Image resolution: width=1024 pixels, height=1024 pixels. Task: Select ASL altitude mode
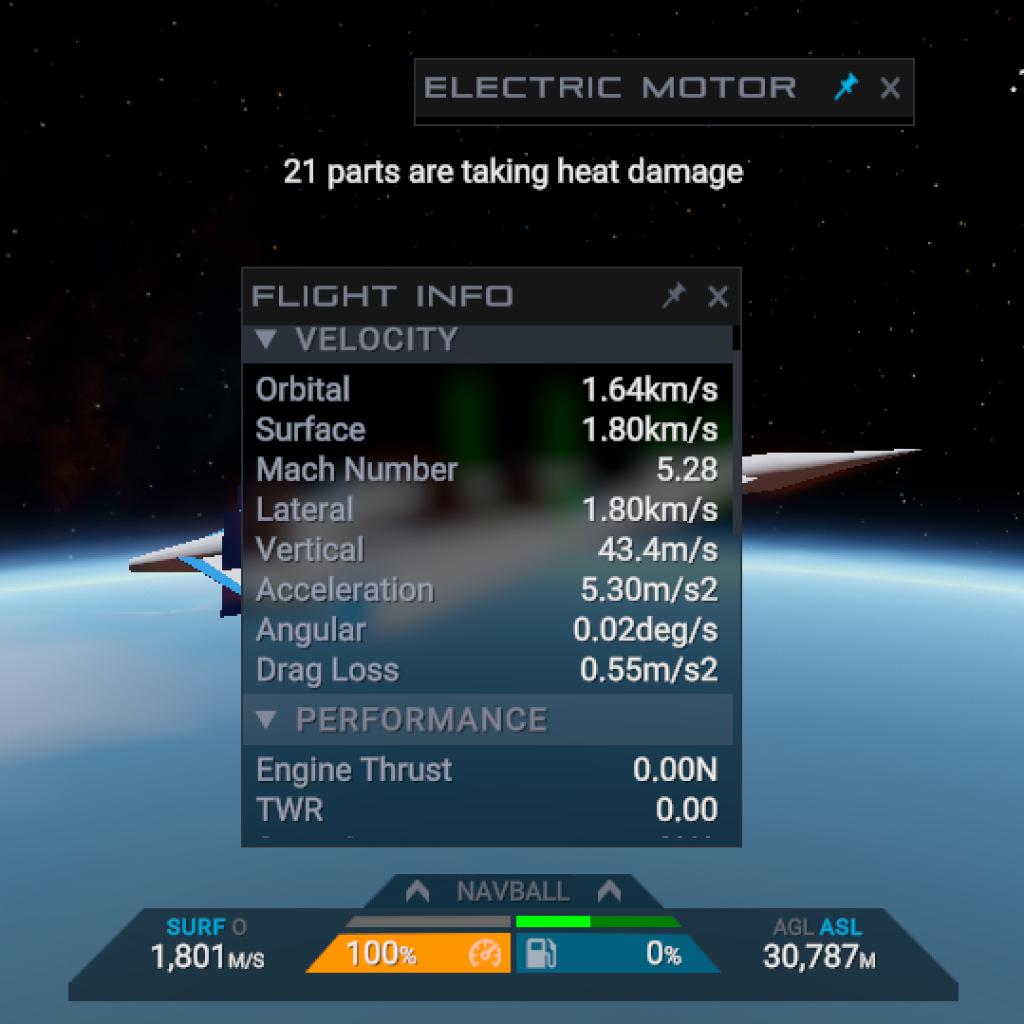840,928
